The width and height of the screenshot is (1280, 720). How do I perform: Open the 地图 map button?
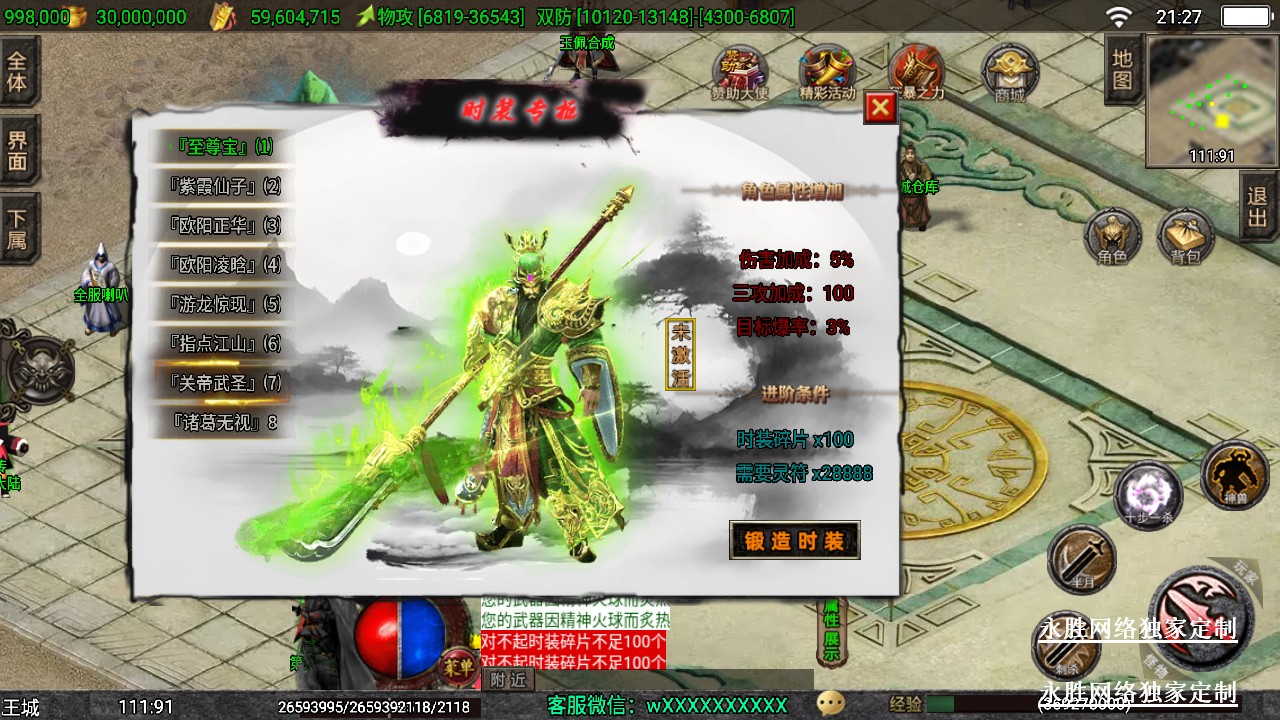[x=1123, y=69]
